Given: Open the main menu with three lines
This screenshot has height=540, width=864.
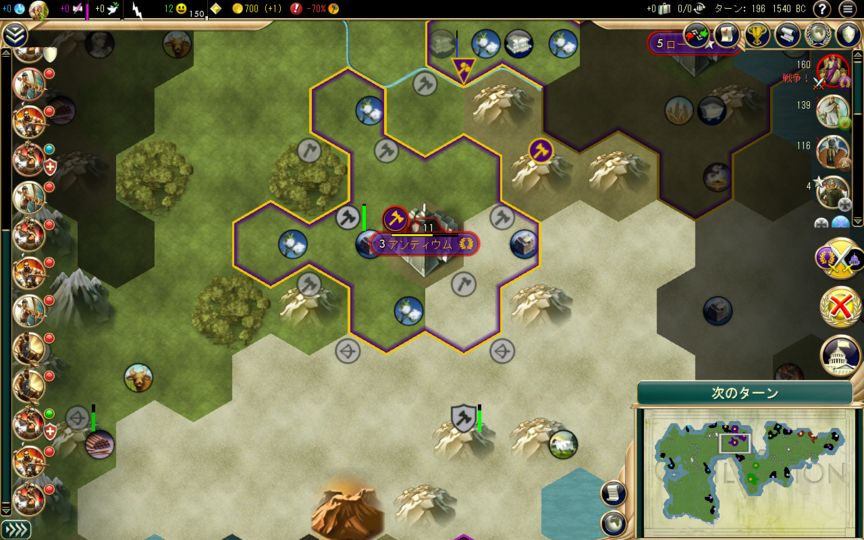Looking at the screenshot, I should pos(850,10).
